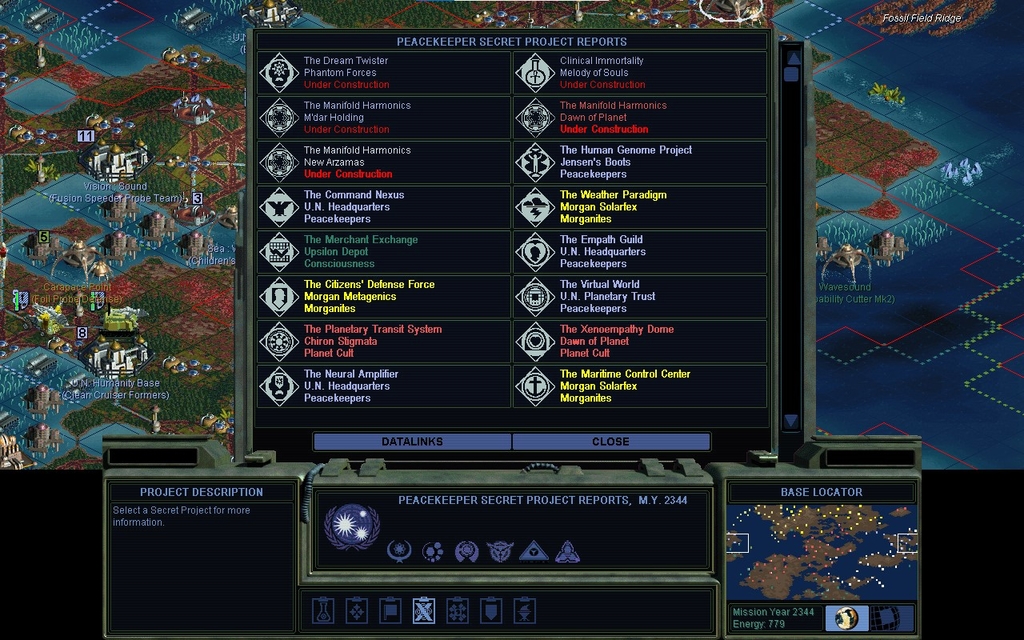Click the Base Locator minimap

[x=821, y=551]
